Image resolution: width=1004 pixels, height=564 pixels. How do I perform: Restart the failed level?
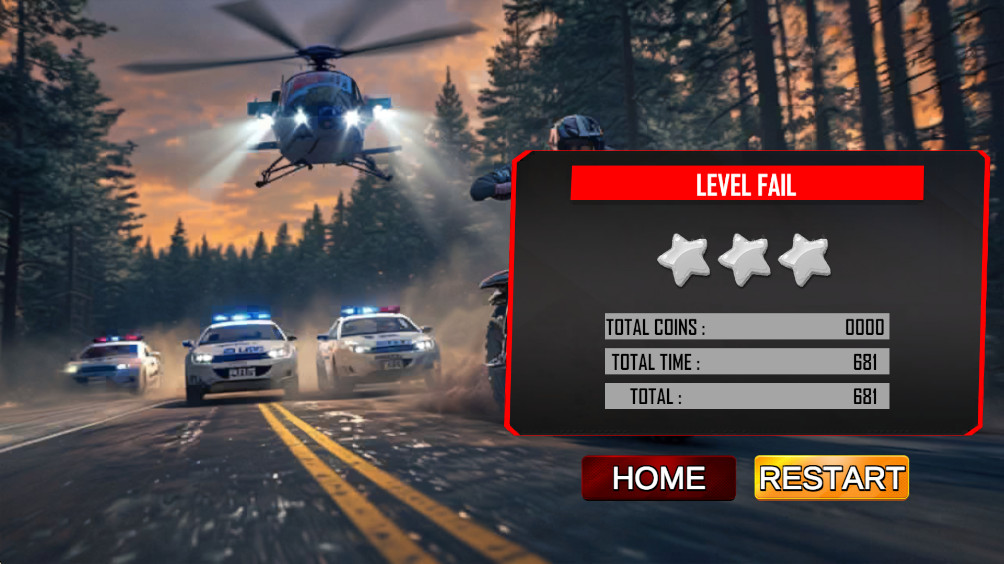(x=831, y=478)
